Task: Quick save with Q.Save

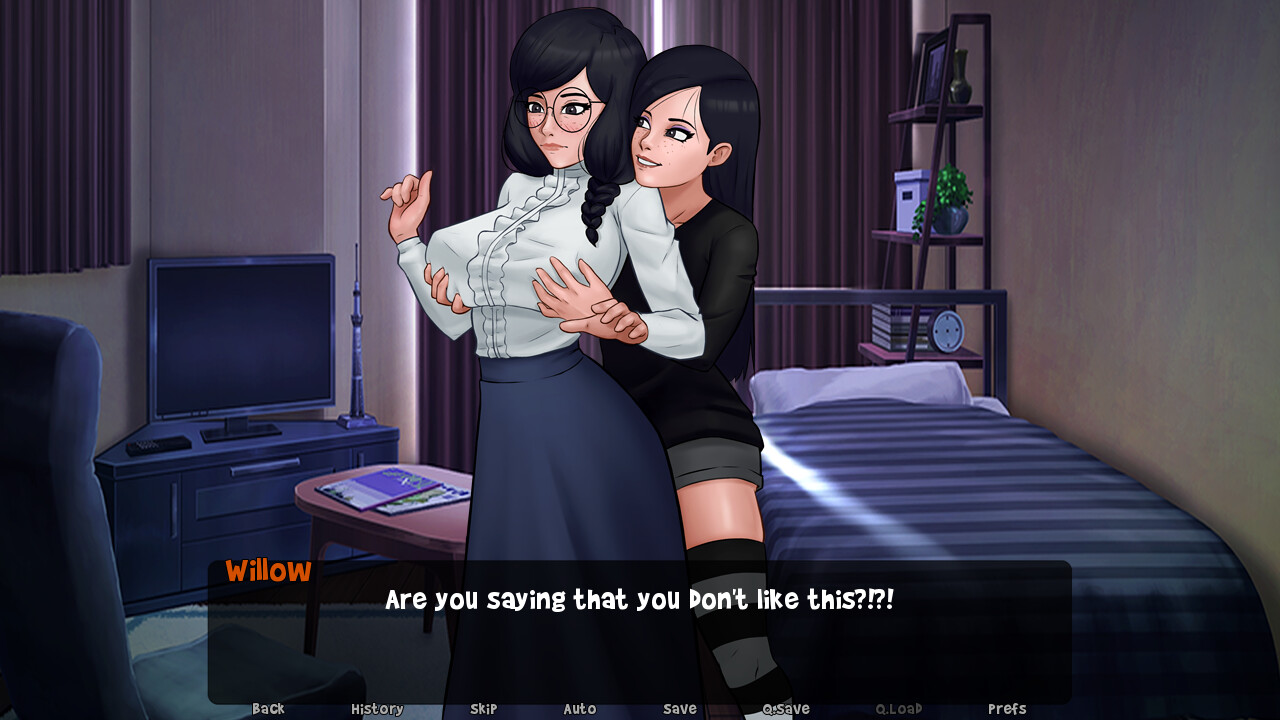Action: tap(786, 709)
